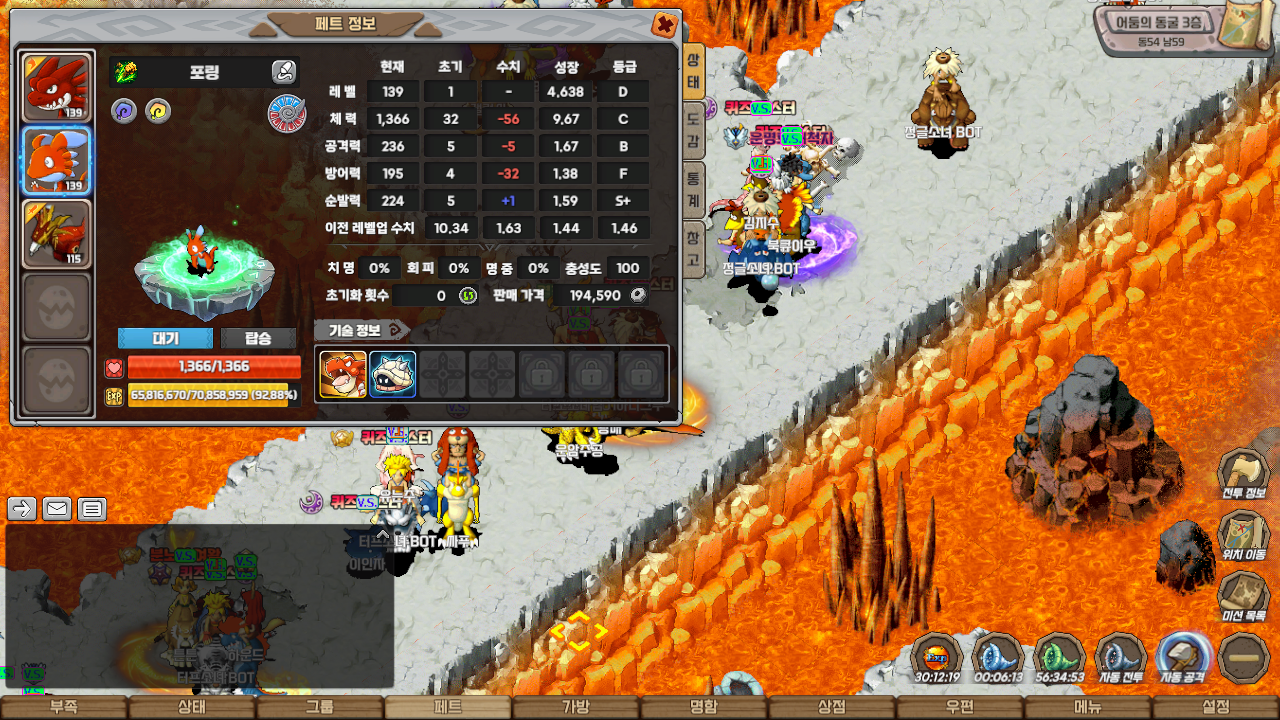Set the pet to 대기 standby
1280x720 pixels.
coord(165,338)
